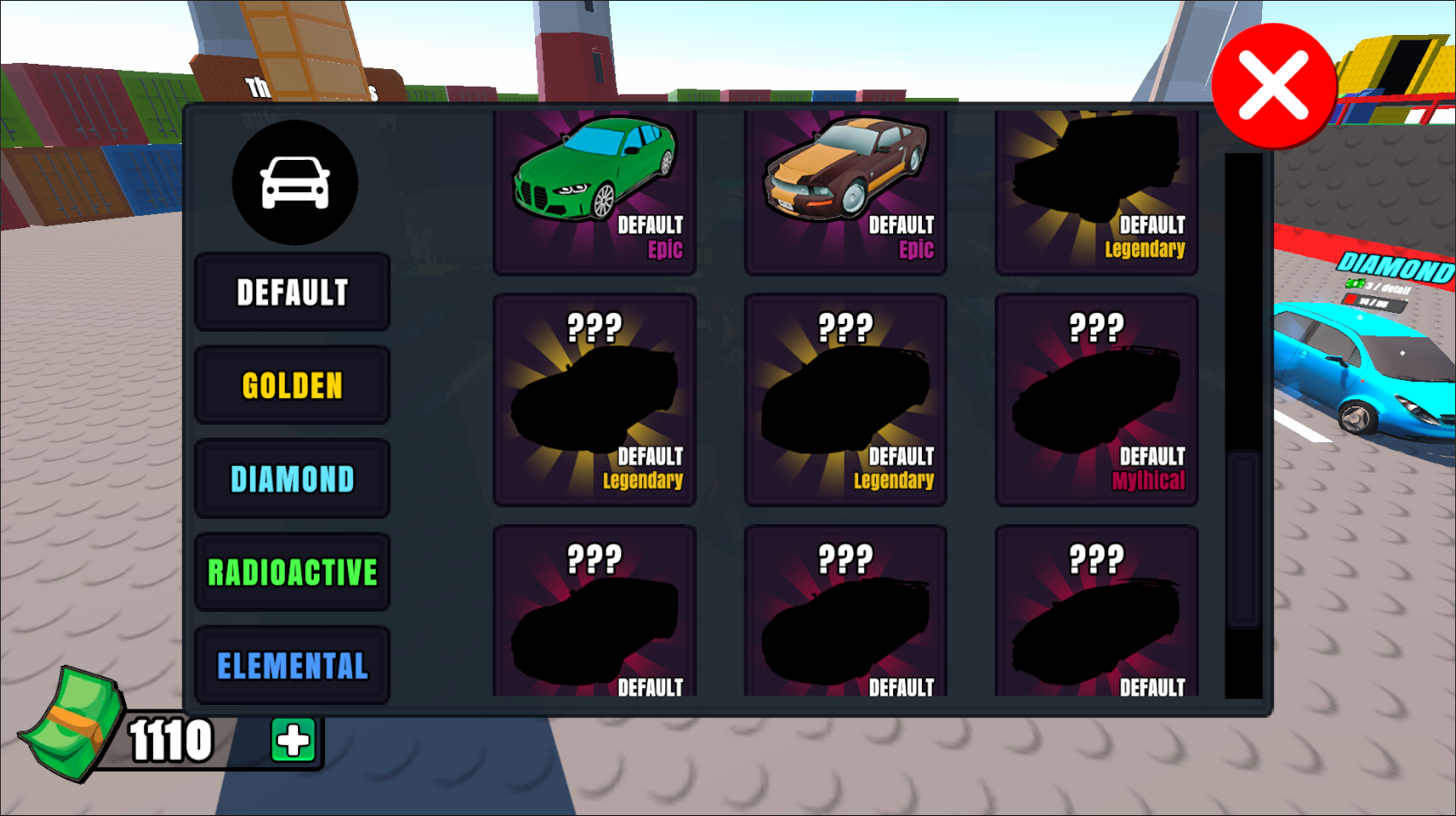This screenshot has width=1456, height=816.
Task: Select the bottom-right hidden car
Action: coord(1096,612)
